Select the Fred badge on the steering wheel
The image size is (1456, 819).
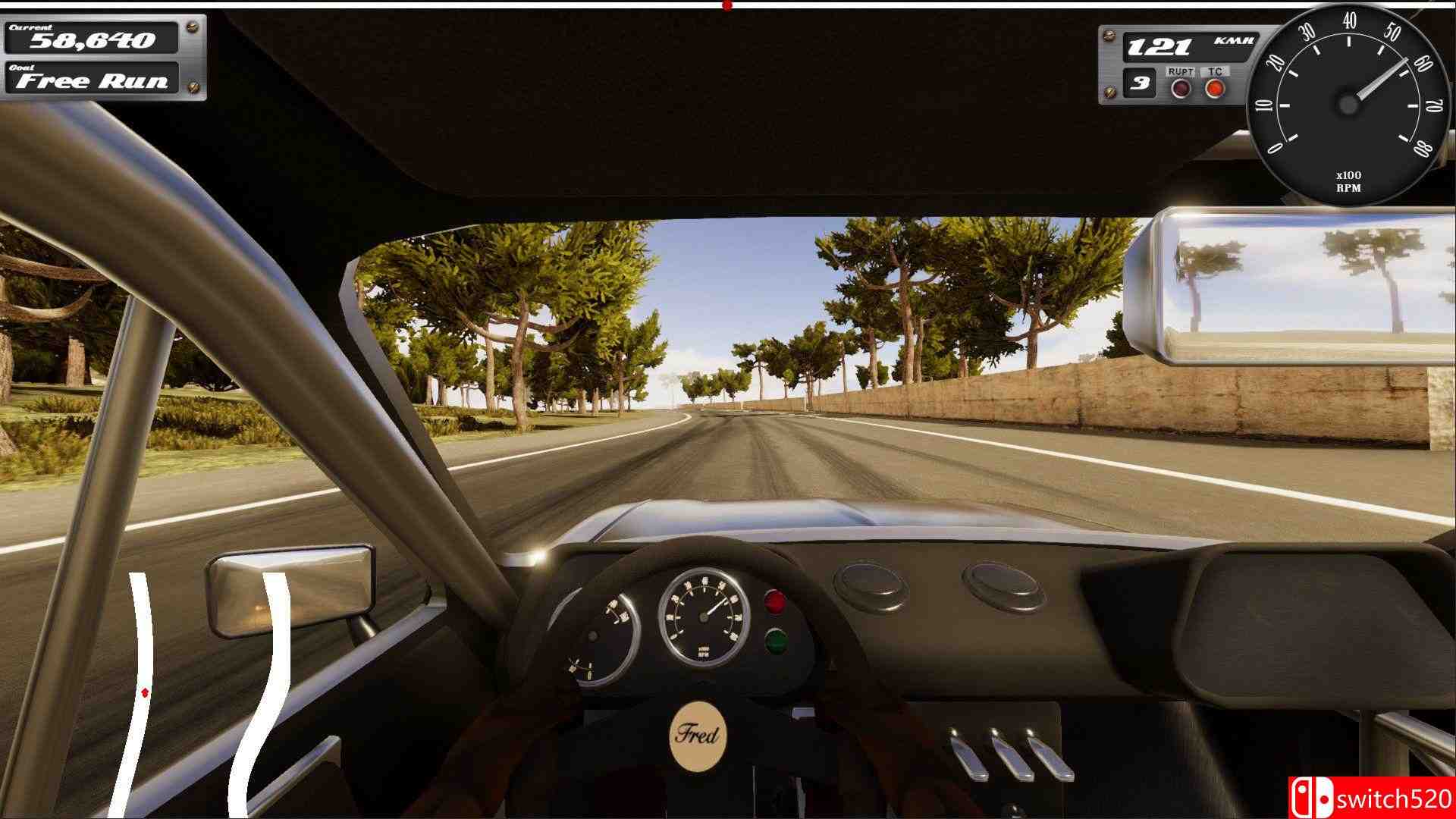point(699,733)
